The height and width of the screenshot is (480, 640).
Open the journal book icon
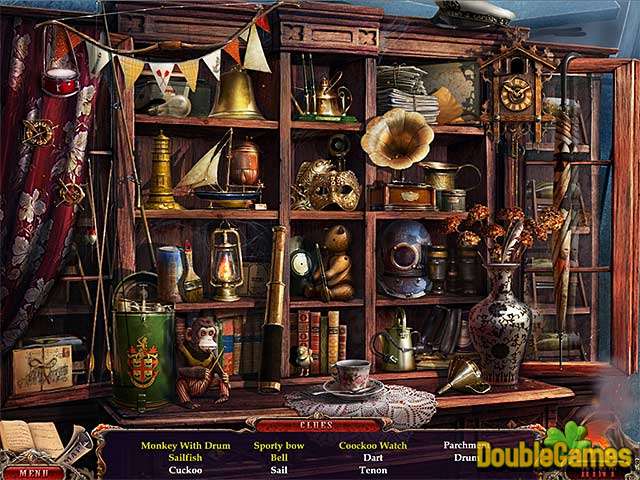[x=30, y=437]
